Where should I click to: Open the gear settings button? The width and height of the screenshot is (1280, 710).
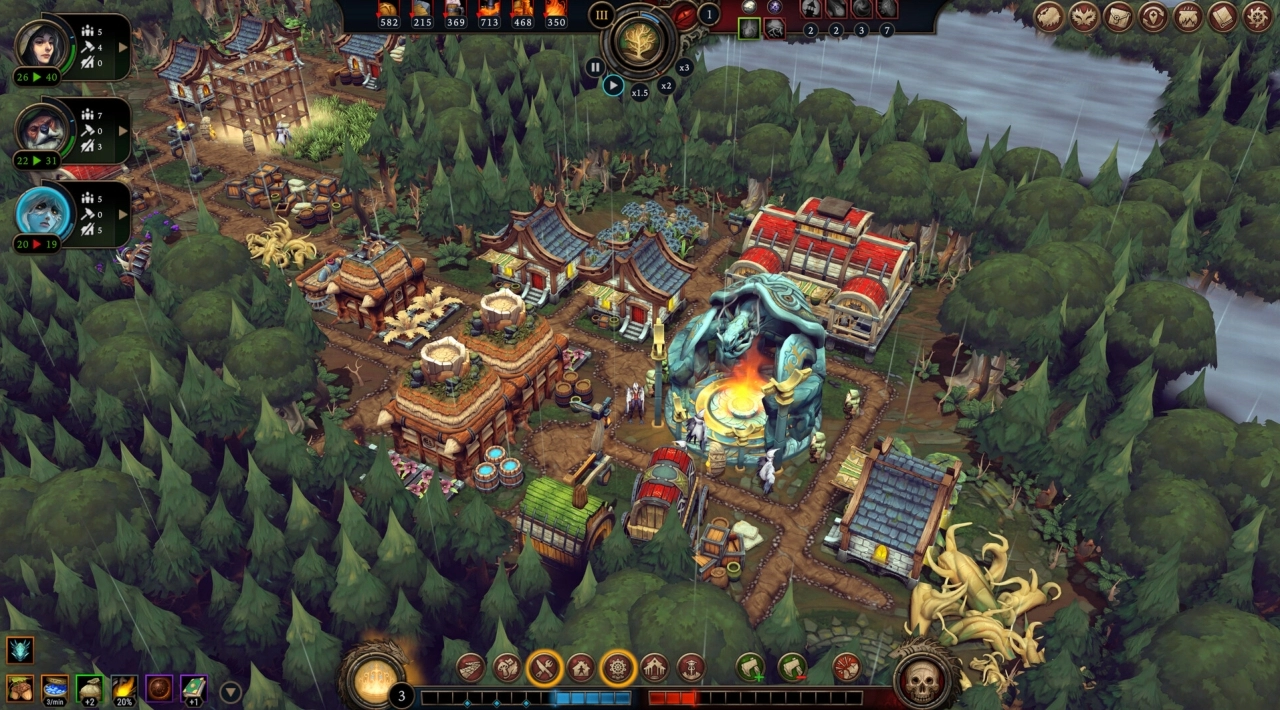click(1257, 16)
